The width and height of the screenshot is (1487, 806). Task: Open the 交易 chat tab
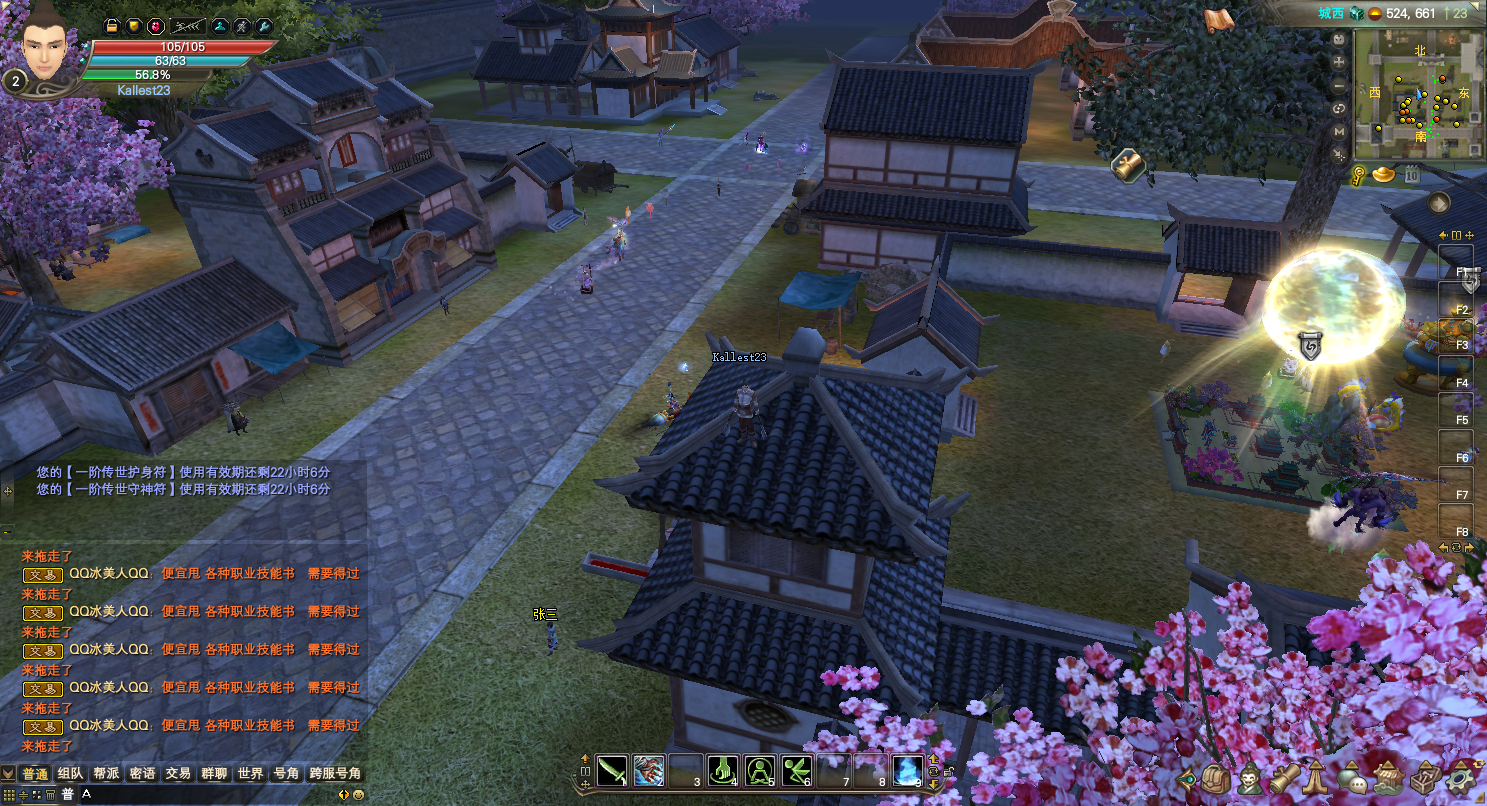178,773
